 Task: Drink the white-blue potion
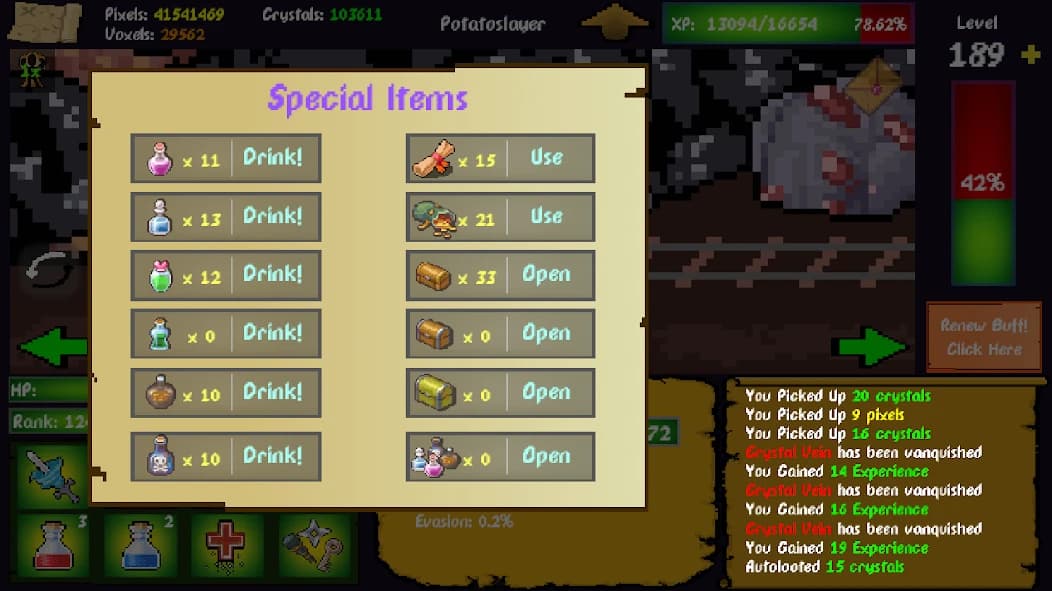coord(273,216)
